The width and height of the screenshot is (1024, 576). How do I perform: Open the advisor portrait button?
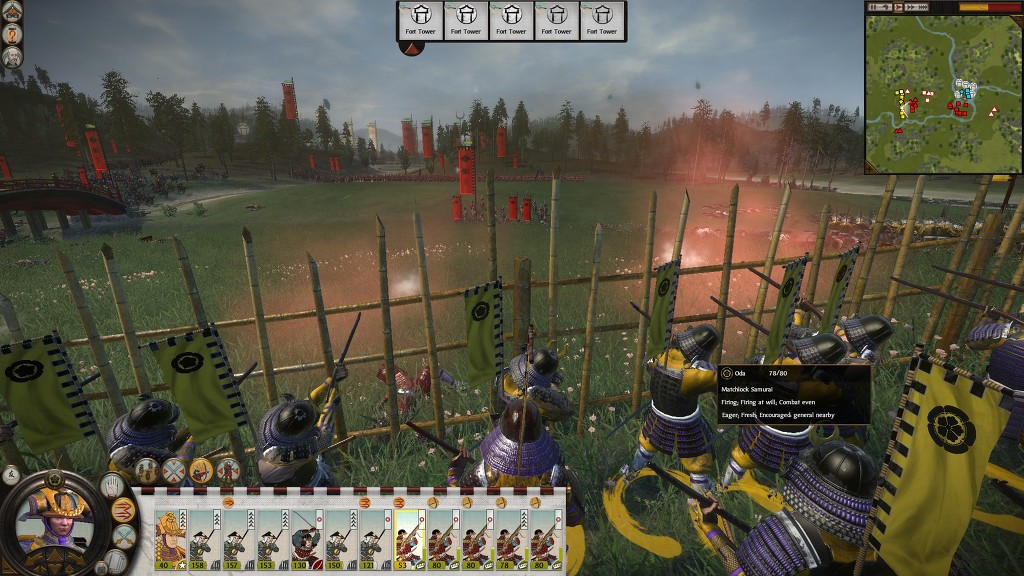tap(12, 57)
